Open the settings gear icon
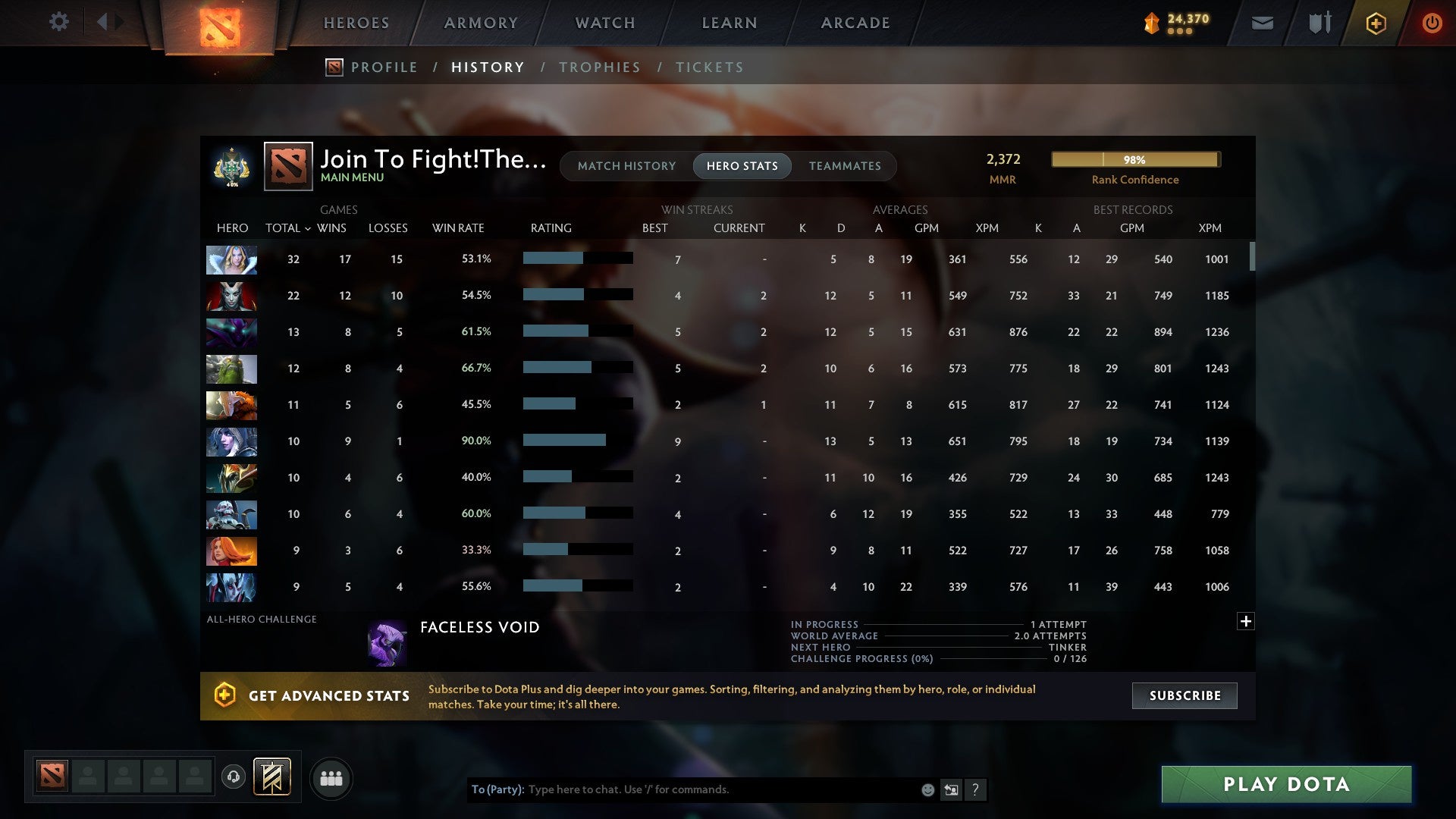 pyautogui.click(x=59, y=22)
